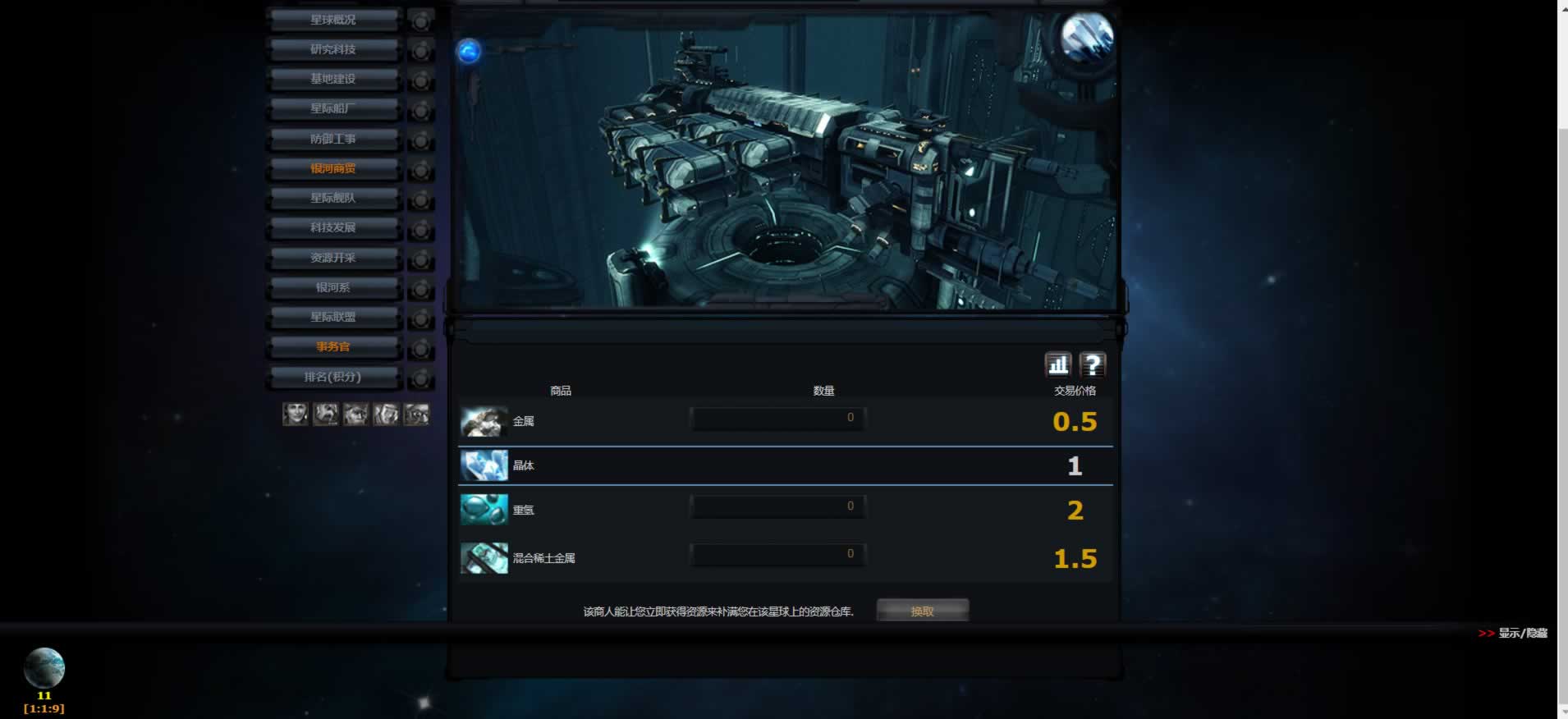This screenshot has width=1568, height=719.
Task: Click the 金属 metal quantity field
Action: coord(777,419)
